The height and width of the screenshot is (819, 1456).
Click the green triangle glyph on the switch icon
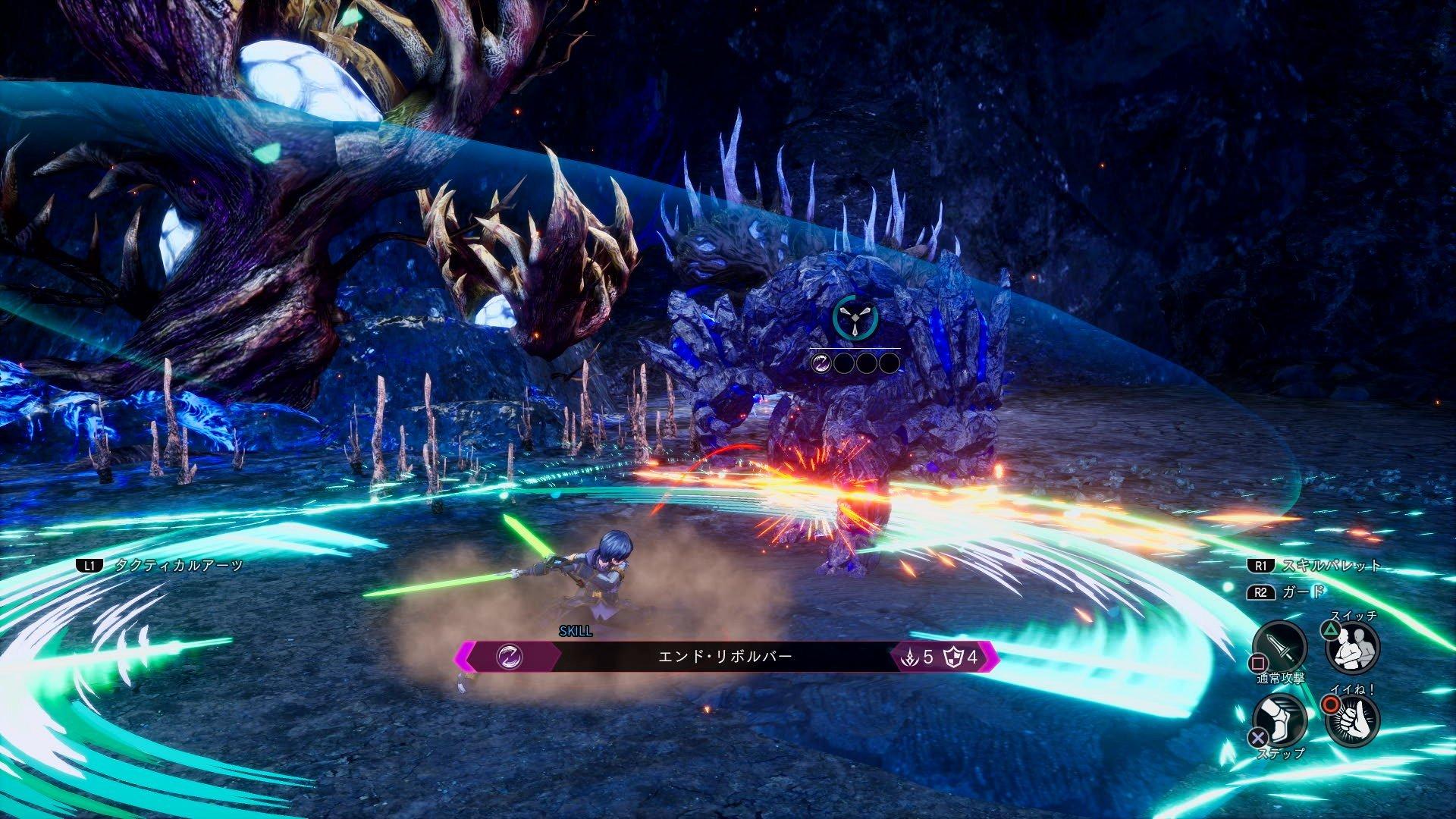(1330, 630)
